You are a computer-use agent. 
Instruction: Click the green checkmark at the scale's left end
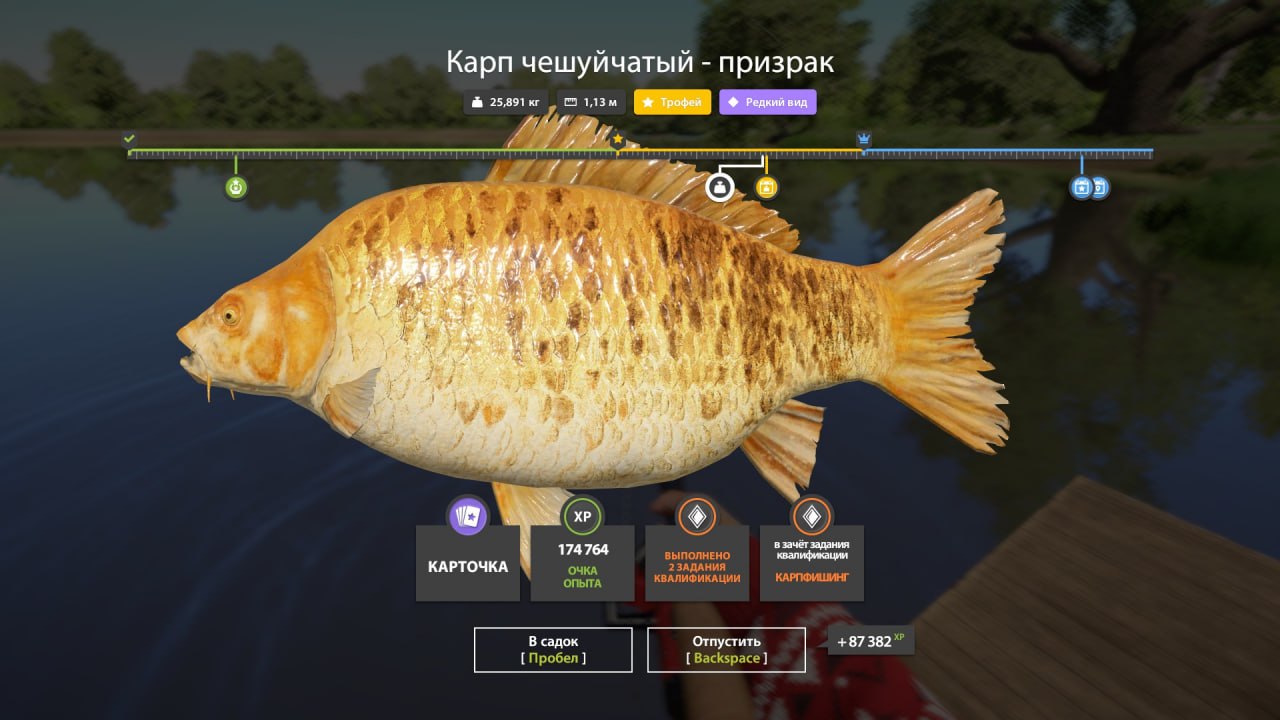128,138
